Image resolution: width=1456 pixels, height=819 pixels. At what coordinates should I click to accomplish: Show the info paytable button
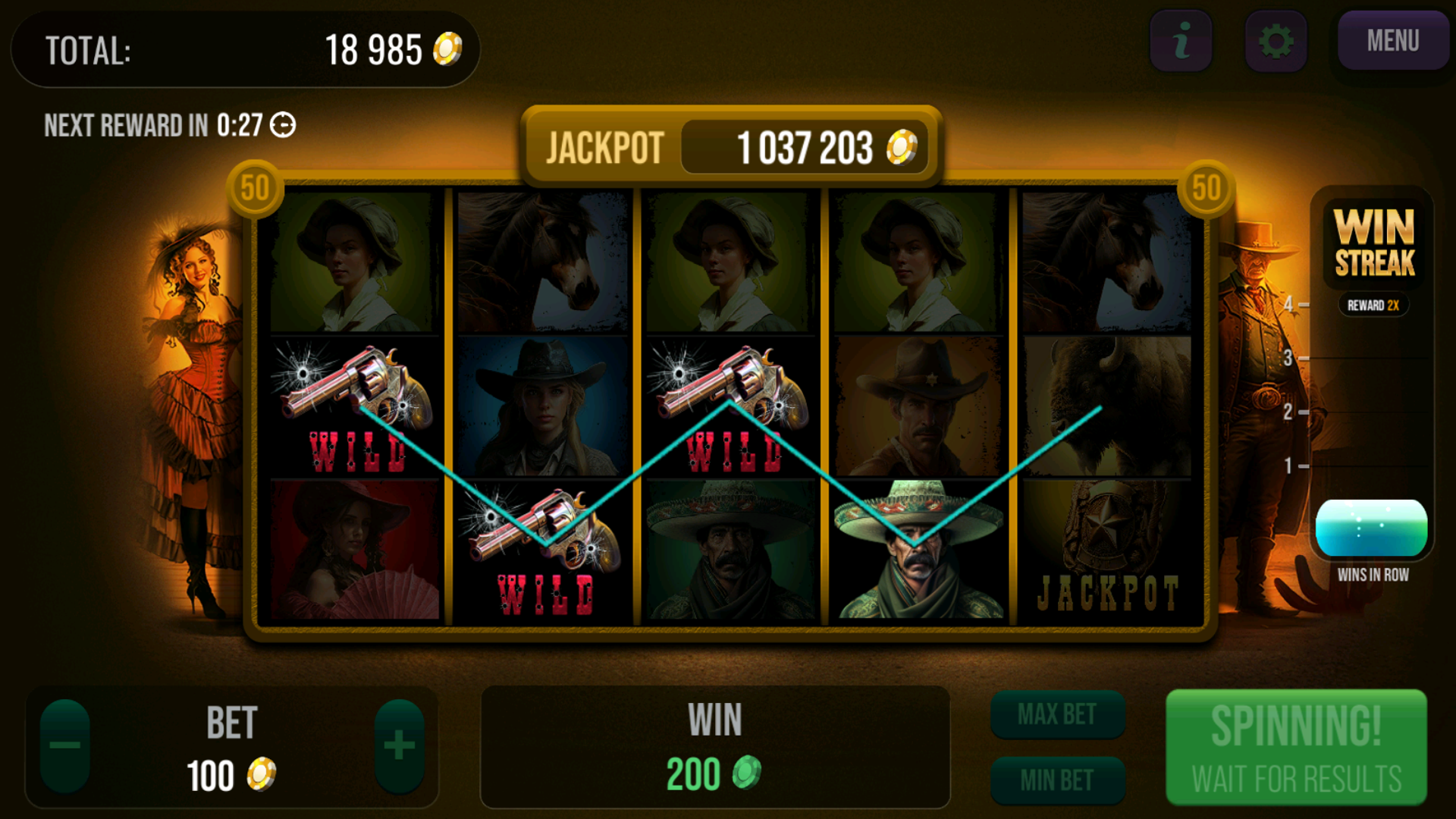[x=1181, y=41]
